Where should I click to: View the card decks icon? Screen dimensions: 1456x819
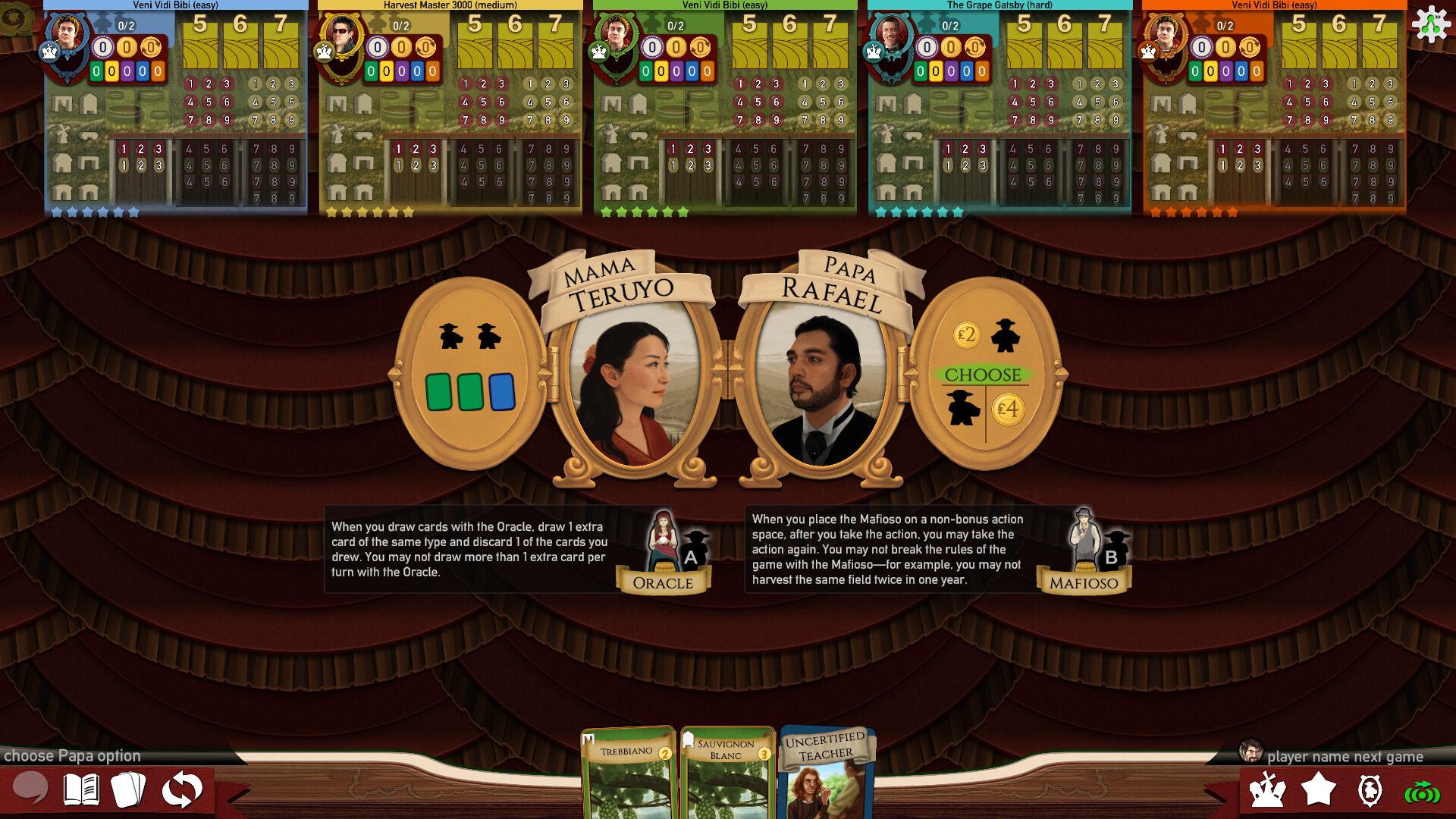130,791
